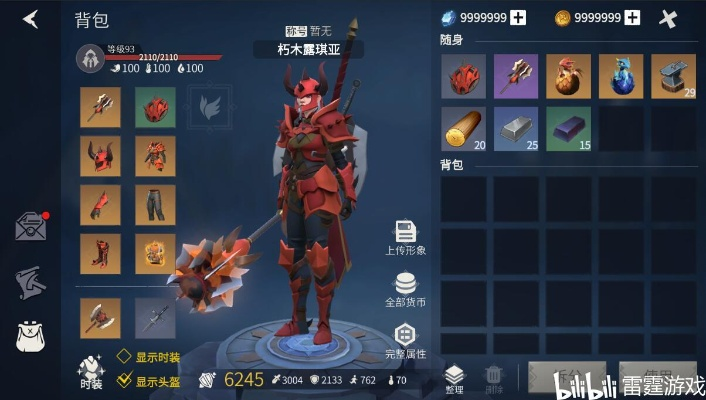
Task: Close the backpack with the X button
Action: [669, 18]
